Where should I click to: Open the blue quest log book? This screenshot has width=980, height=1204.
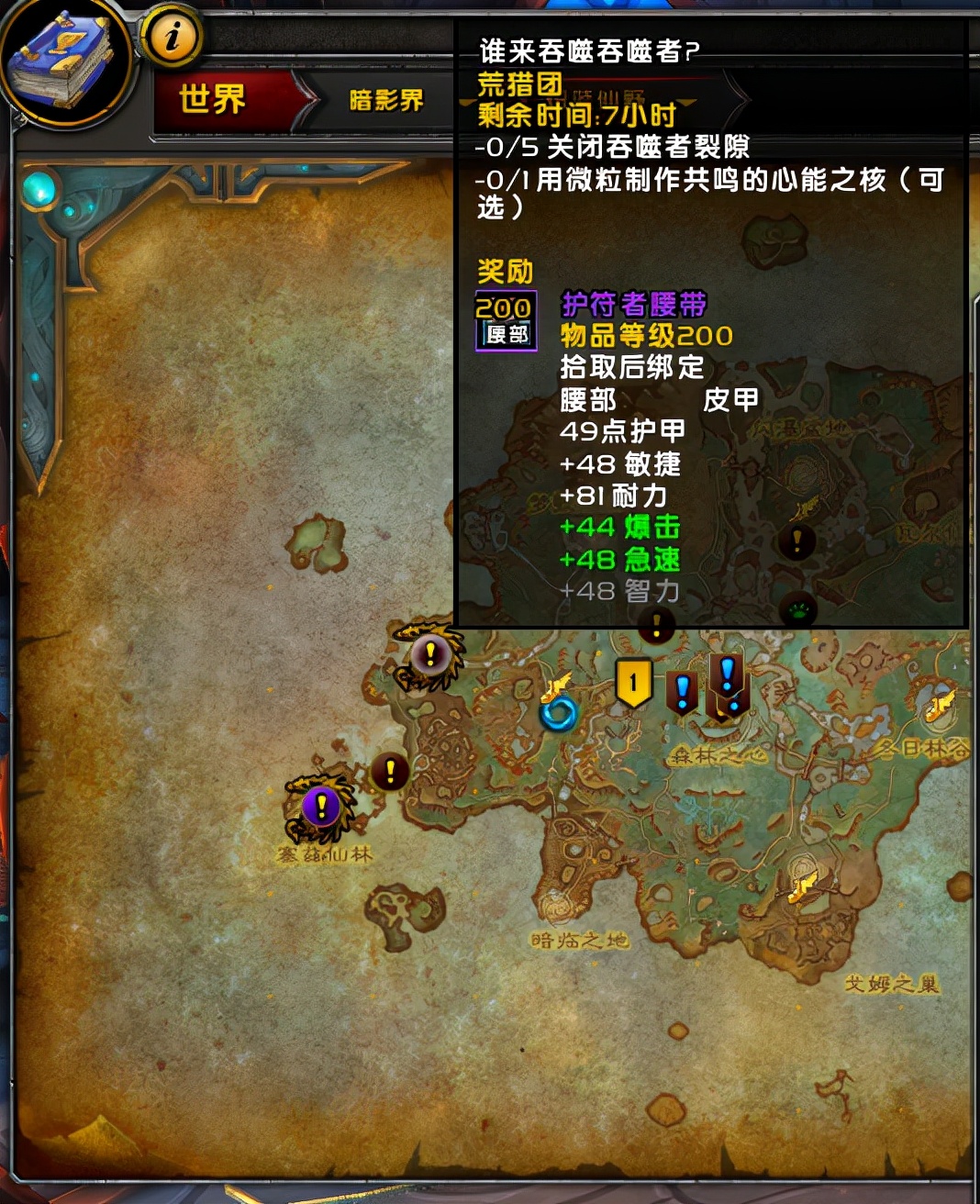click(x=62, y=62)
